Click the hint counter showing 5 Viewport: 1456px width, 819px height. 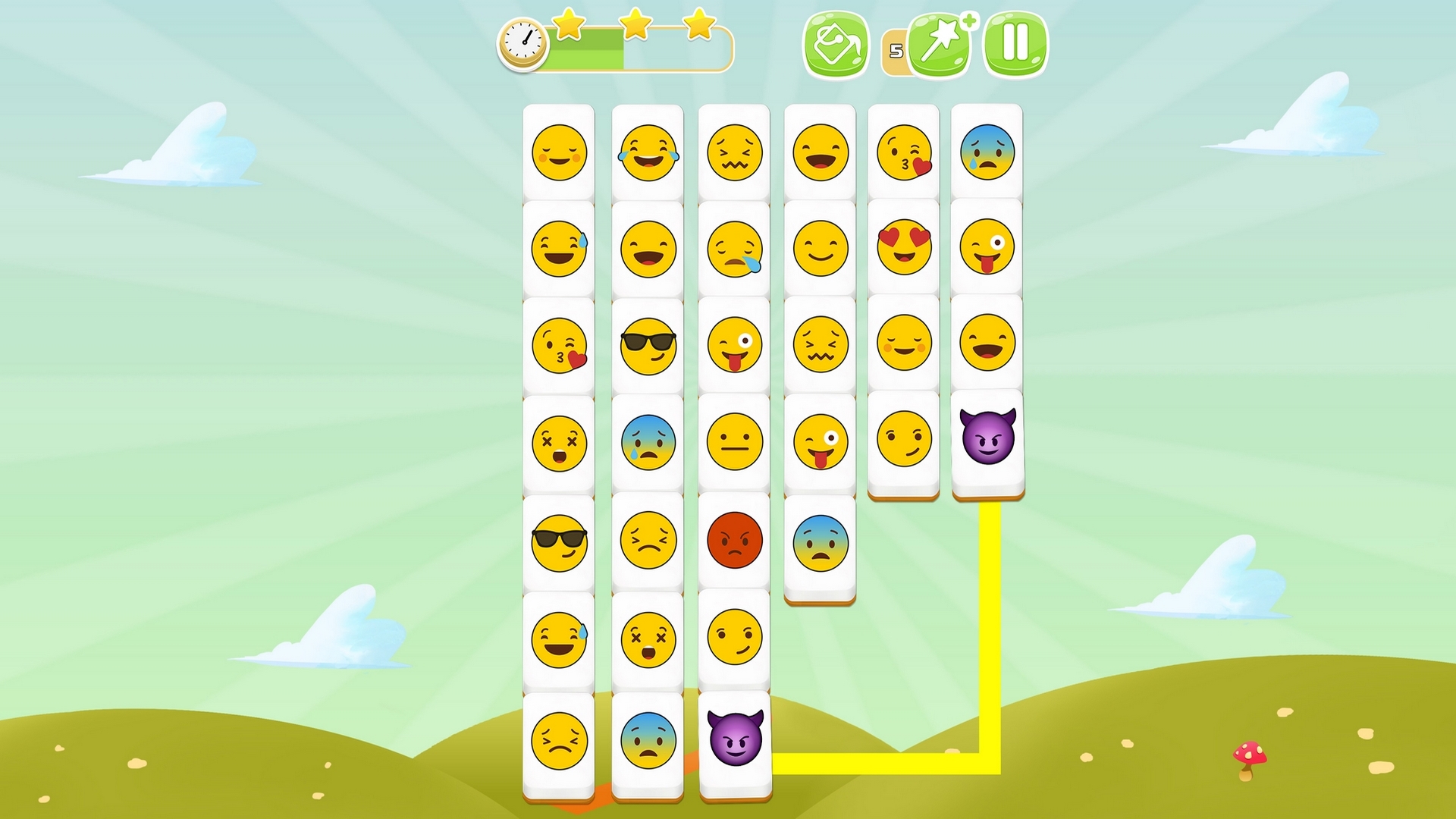tap(897, 49)
